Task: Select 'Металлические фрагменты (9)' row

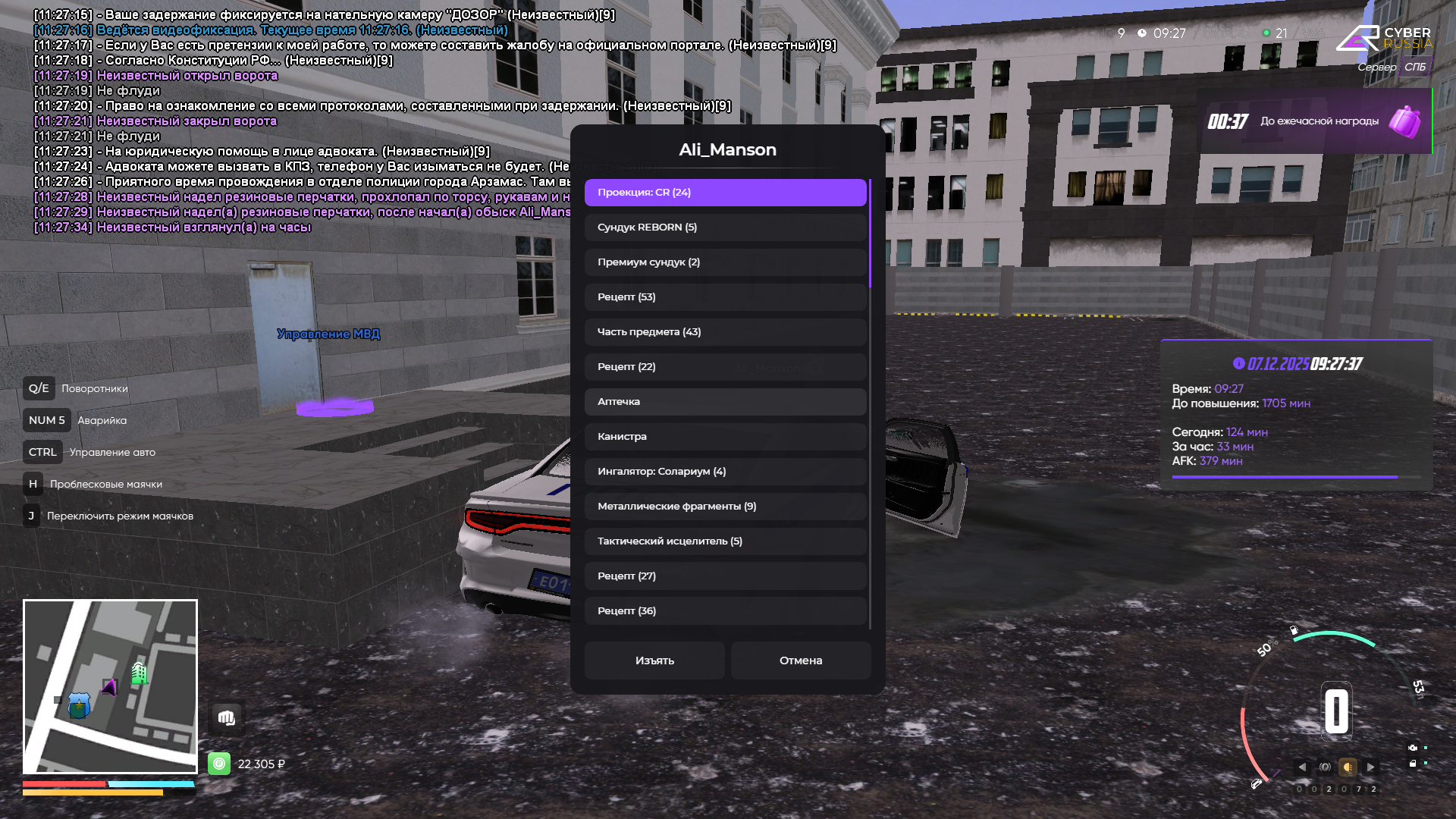Action: (x=725, y=507)
